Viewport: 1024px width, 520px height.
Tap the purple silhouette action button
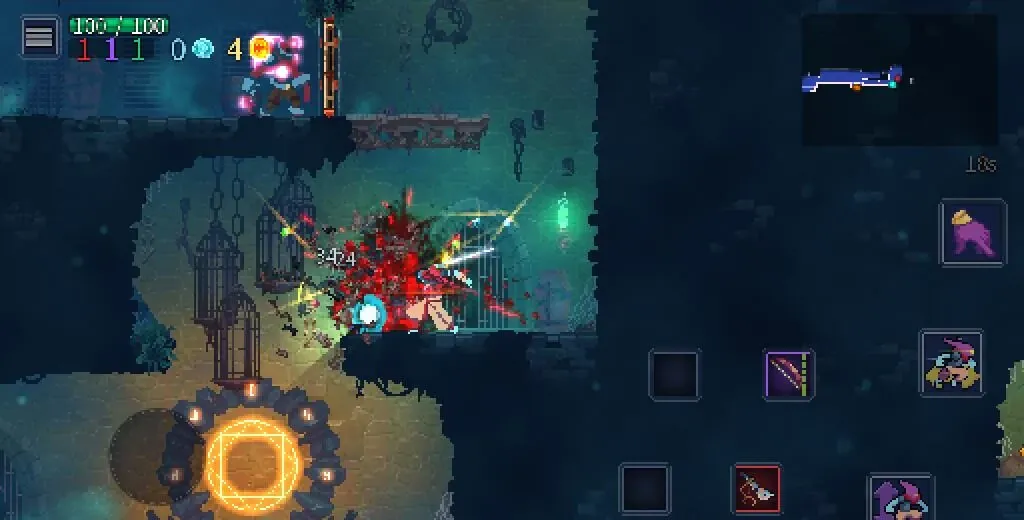(972, 233)
